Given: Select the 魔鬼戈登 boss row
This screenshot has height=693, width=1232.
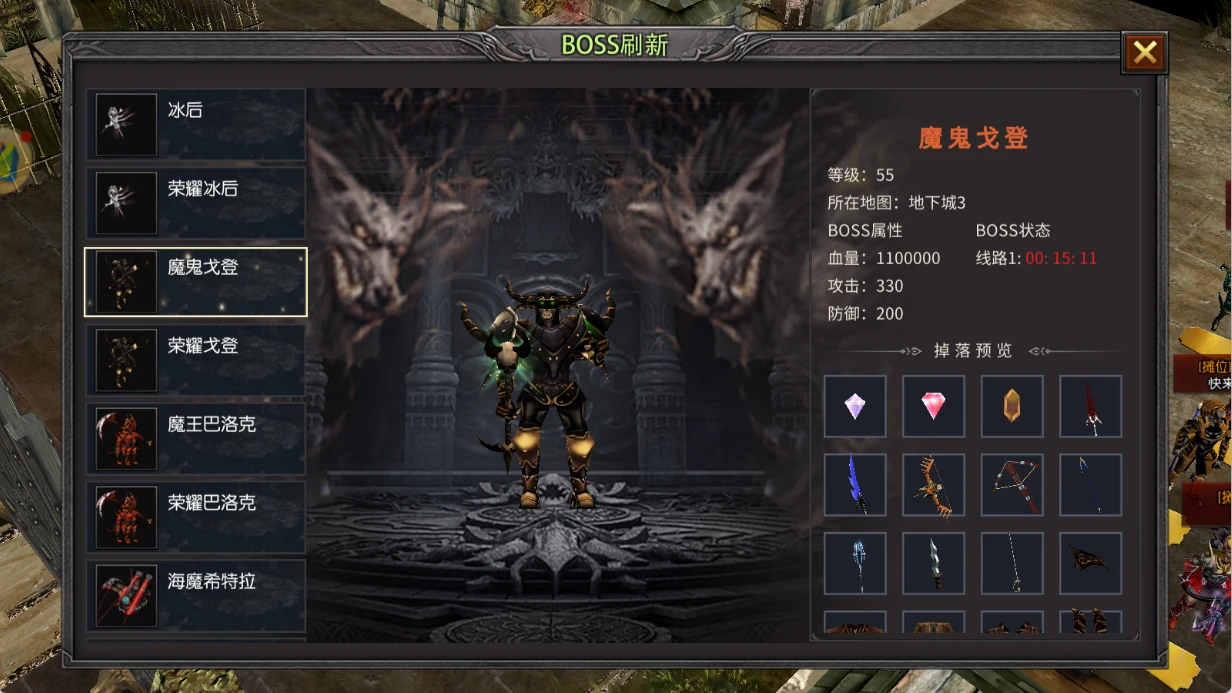Looking at the screenshot, I should click(x=196, y=282).
